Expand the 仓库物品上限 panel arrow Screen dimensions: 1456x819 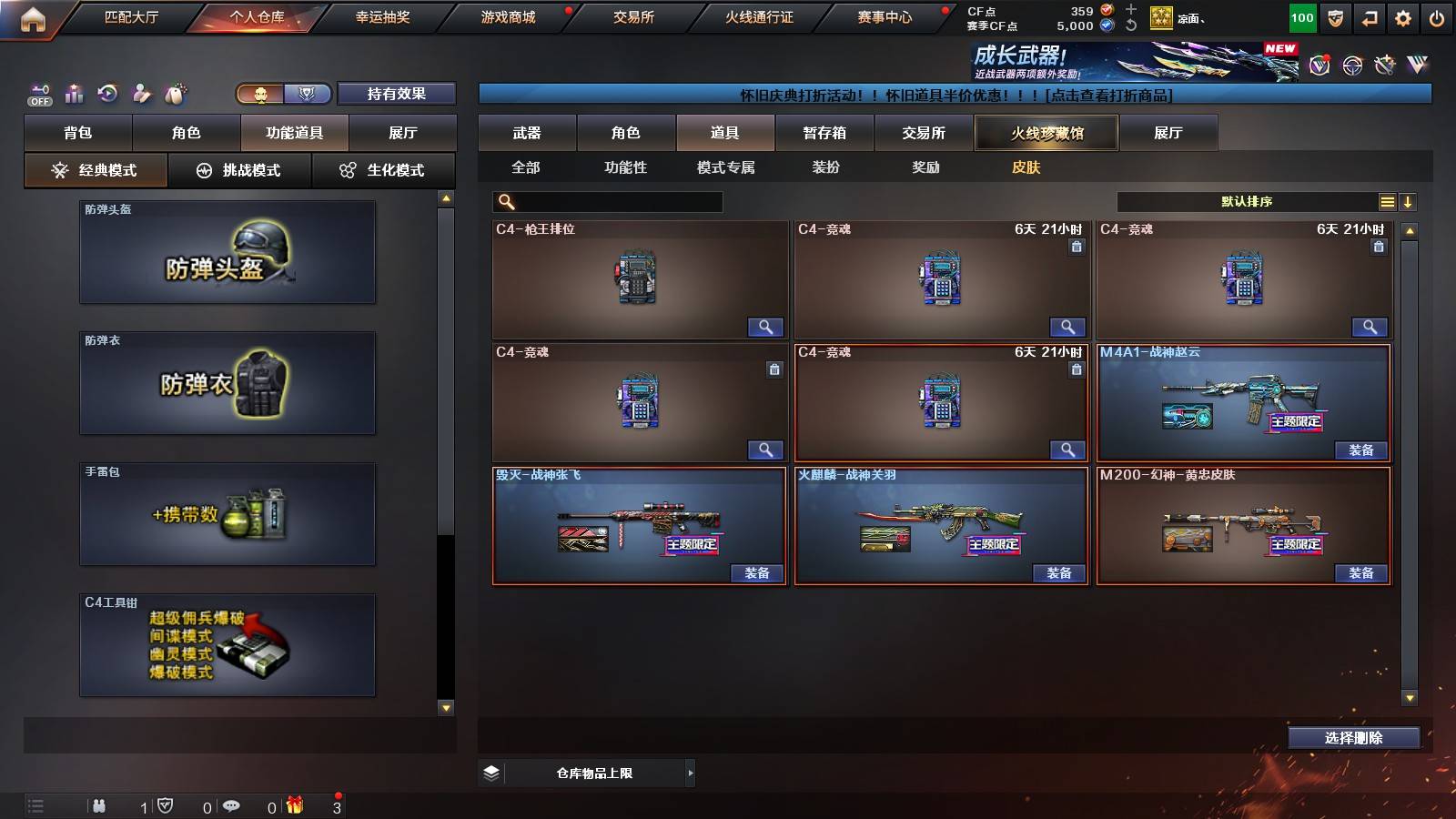[690, 772]
